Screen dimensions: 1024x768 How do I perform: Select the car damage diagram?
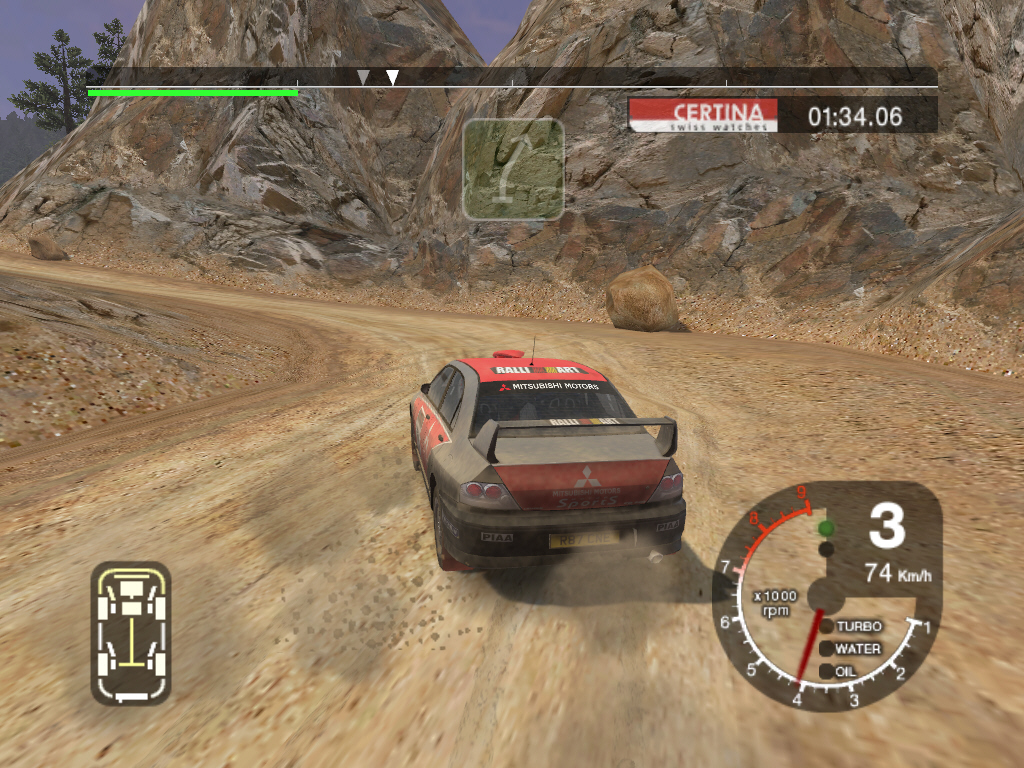[x=131, y=632]
